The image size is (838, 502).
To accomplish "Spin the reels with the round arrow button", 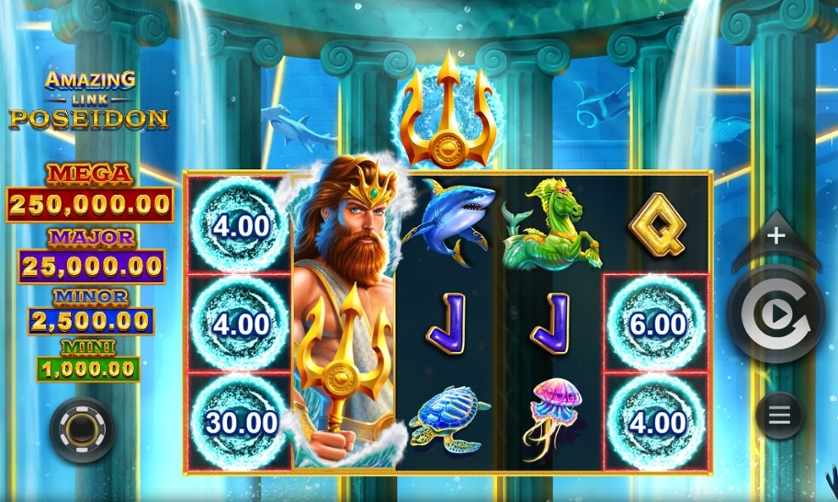I will 776,315.
